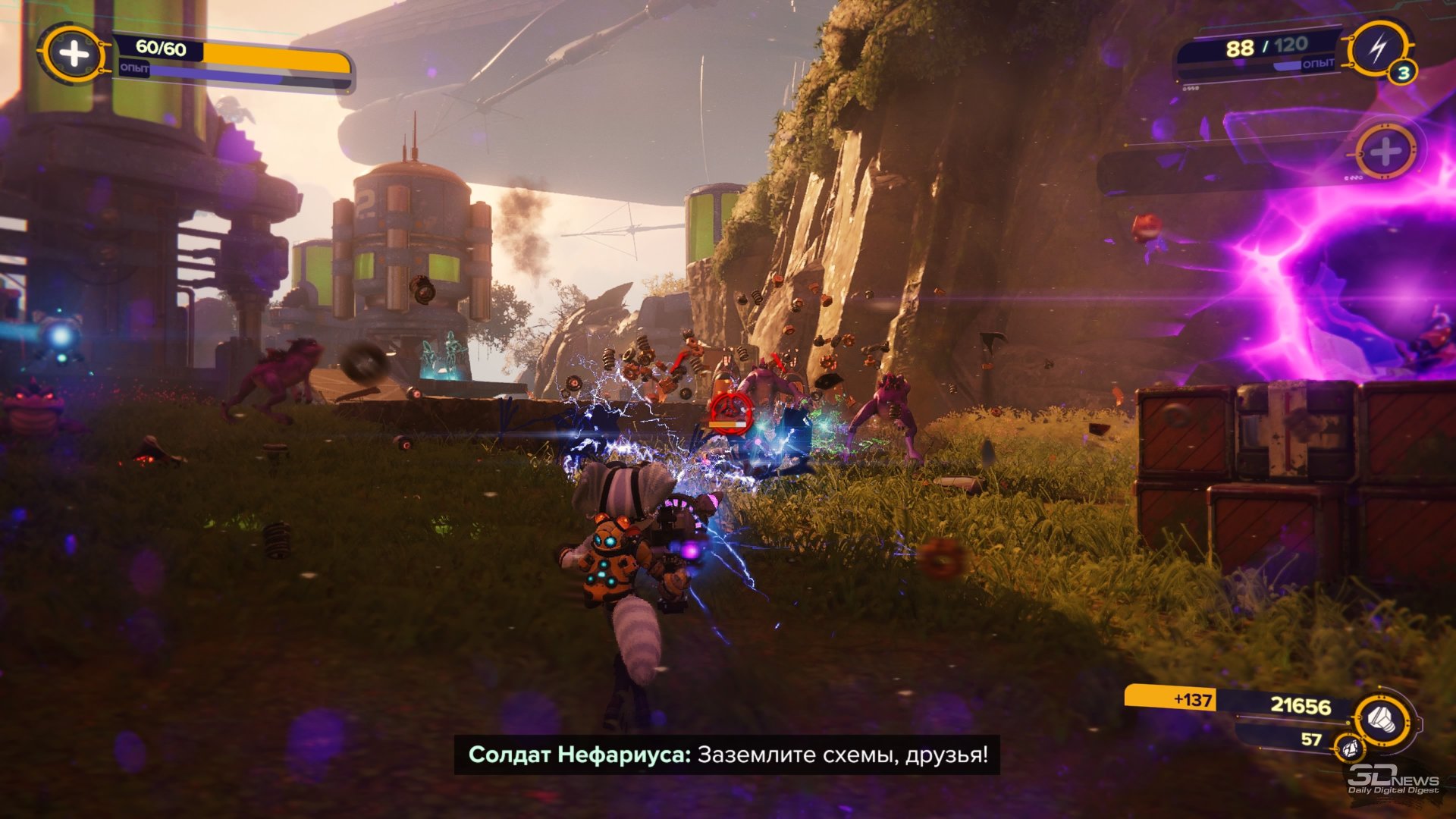Open the 3DNews watermark logo
Screen dimensions: 1456x819
tap(1392, 780)
